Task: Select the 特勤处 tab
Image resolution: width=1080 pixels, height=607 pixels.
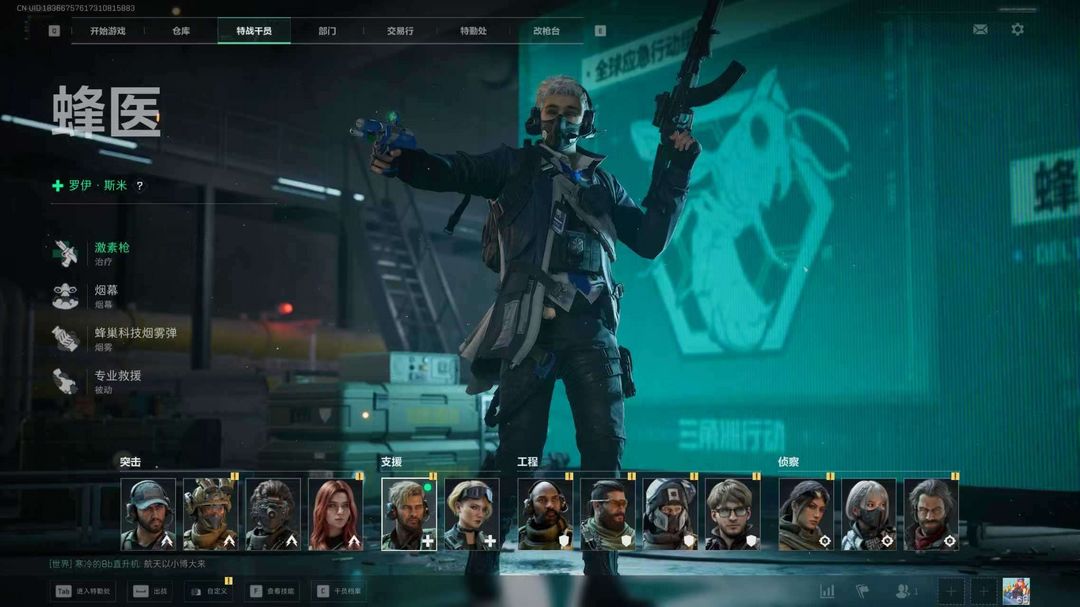Action: (x=473, y=31)
